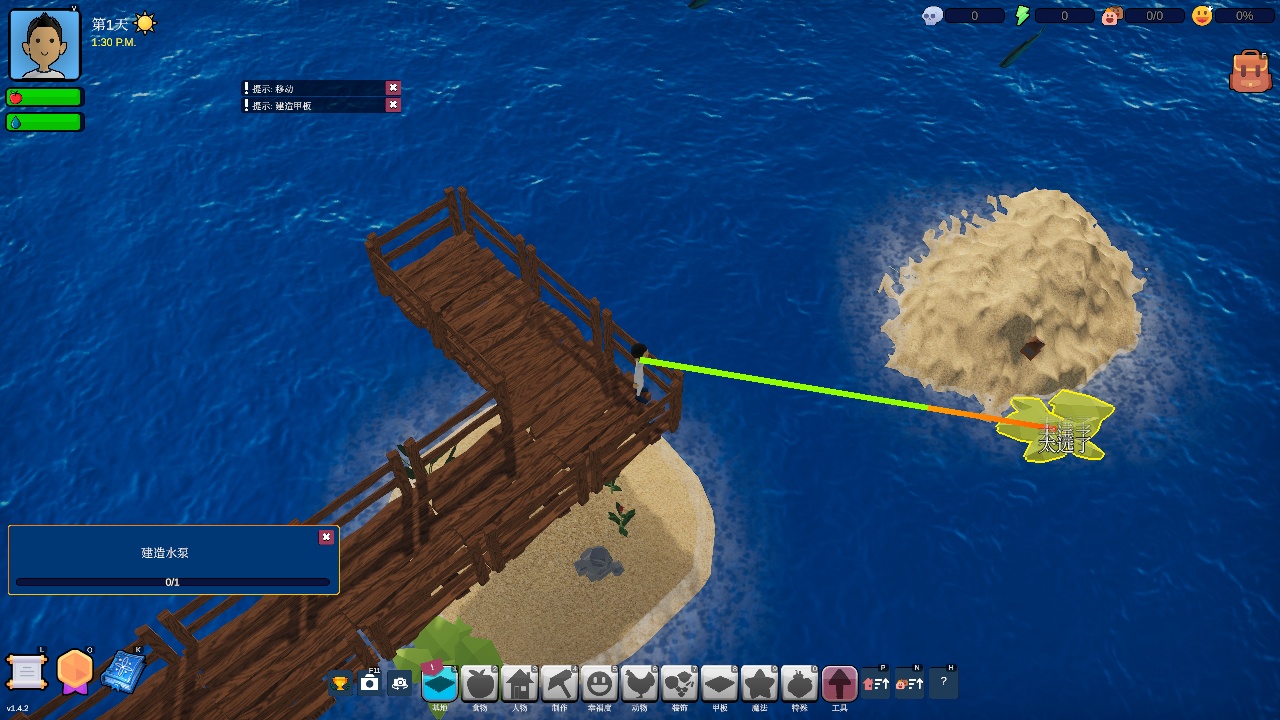Open the blue spellbook
The image size is (1280, 720).
pyautogui.click(x=123, y=671)
